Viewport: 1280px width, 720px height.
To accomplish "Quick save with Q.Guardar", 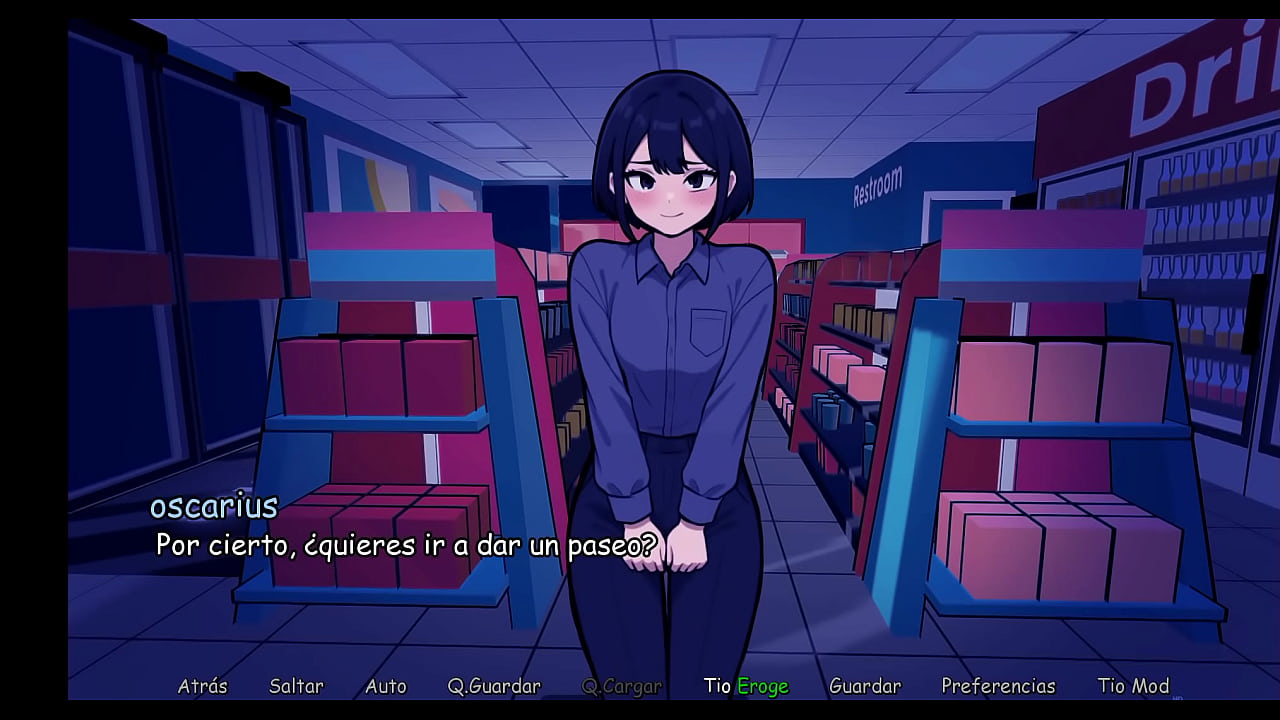I will point(494,686).
